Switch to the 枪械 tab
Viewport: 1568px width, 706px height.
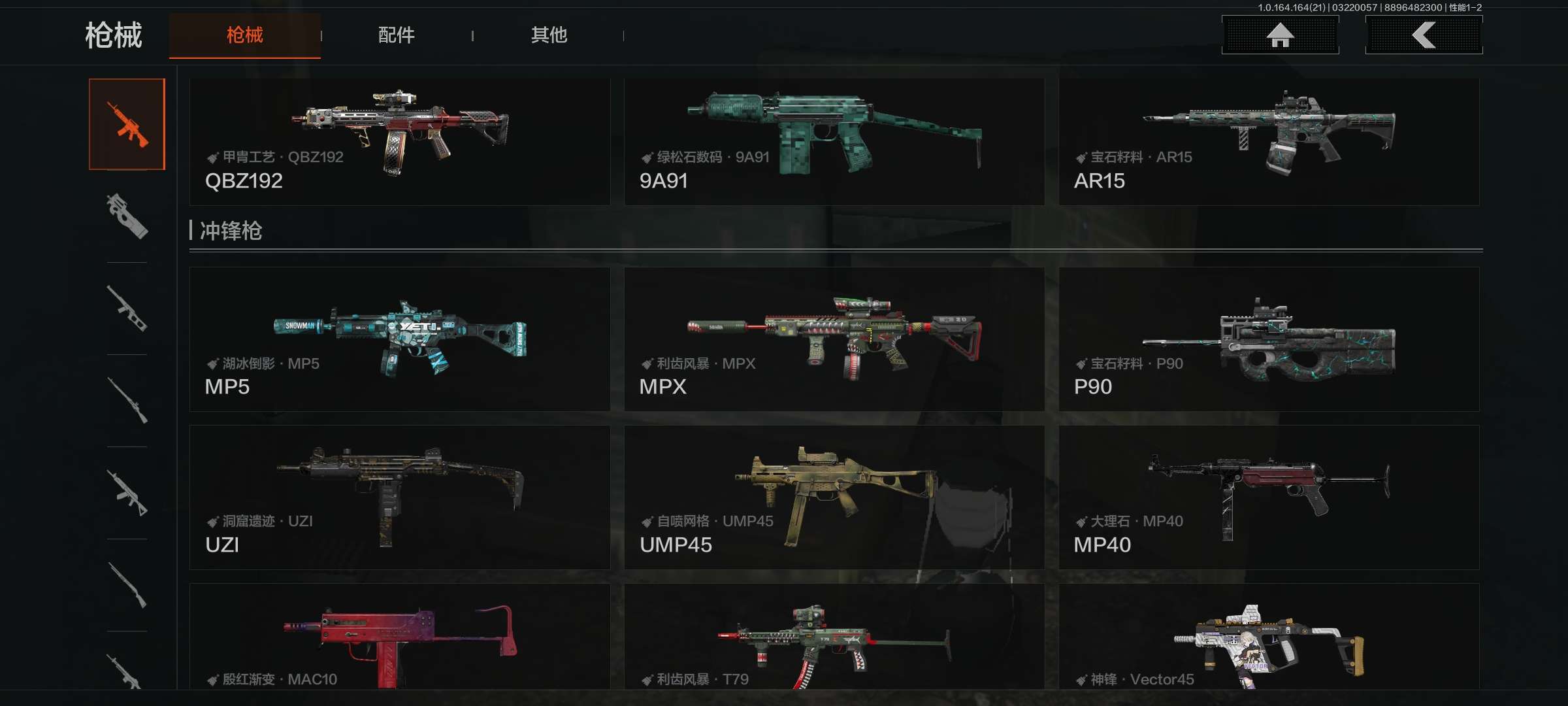pos(244,35)
